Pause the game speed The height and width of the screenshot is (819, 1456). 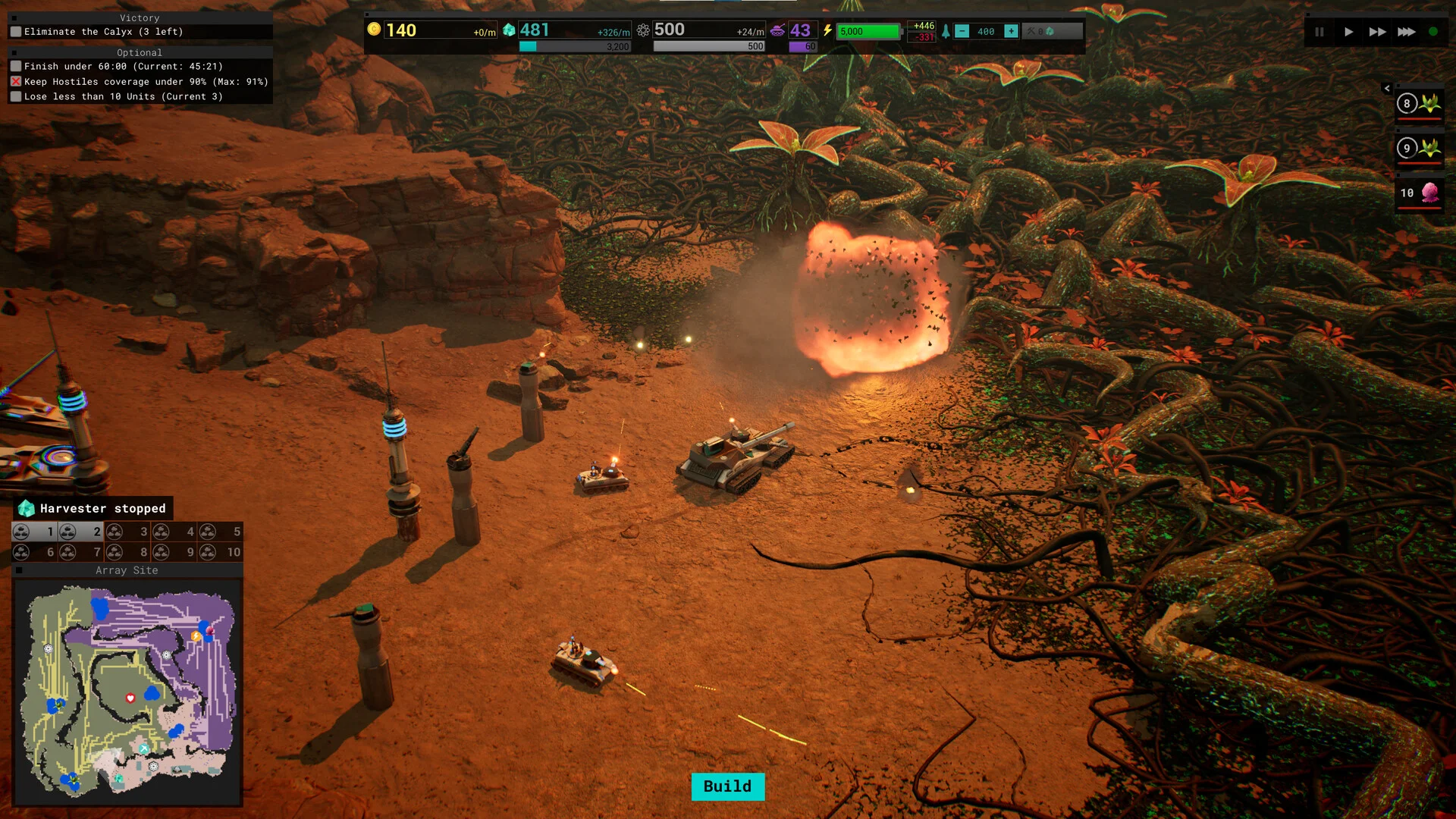coord(1319,32)
